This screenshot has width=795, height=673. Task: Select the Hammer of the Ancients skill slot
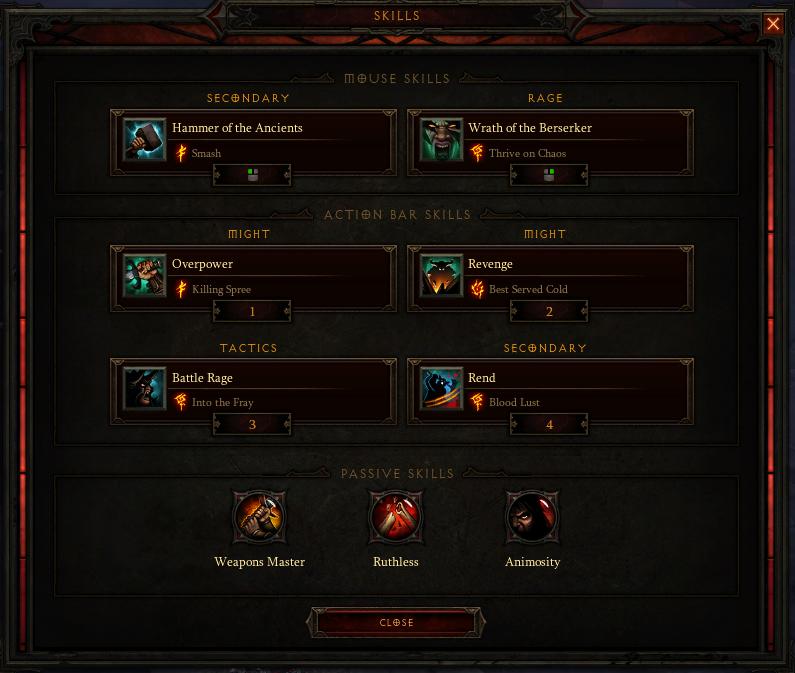[253, 141]
